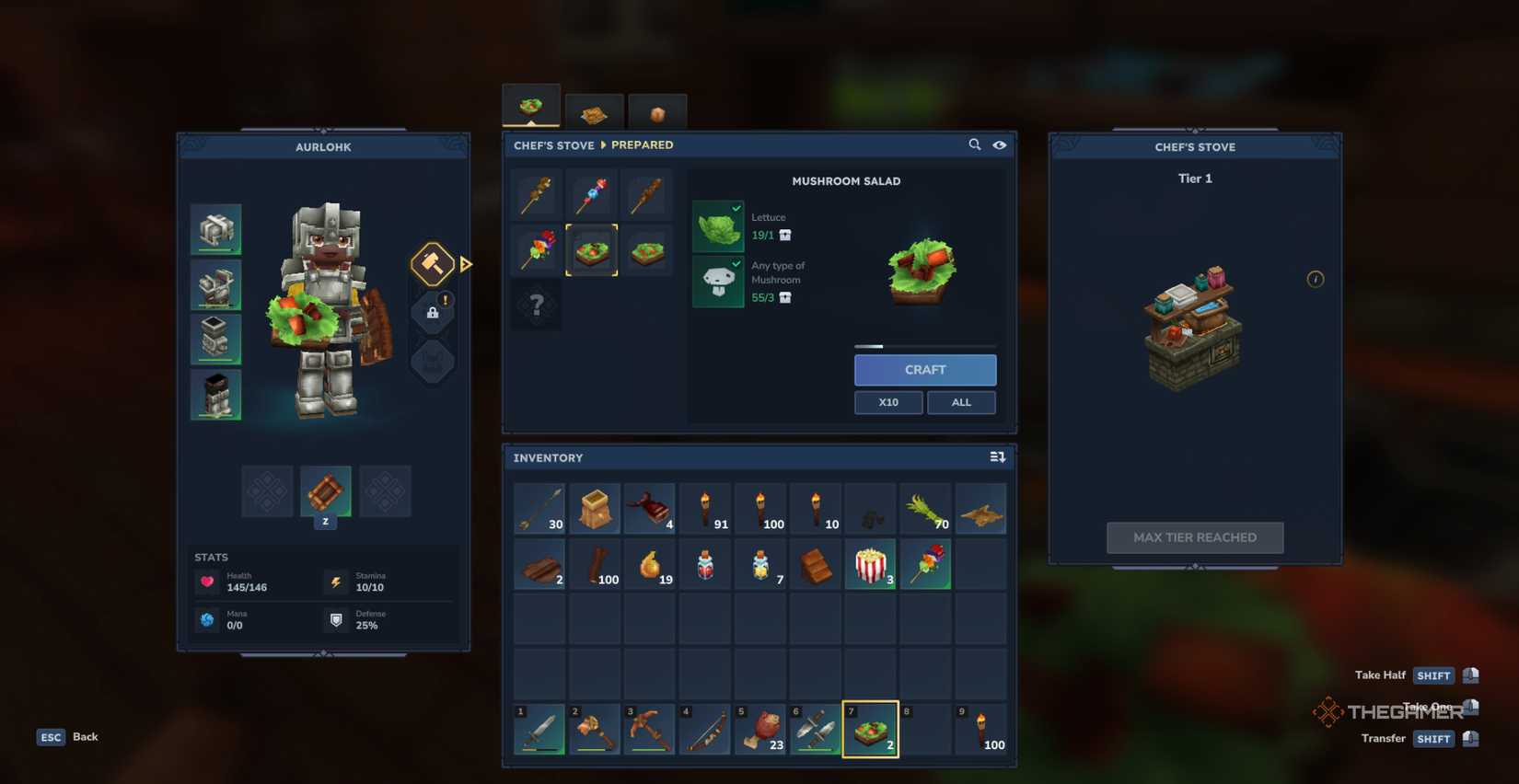Click the locked padlock icon with exclamation mark
Screen dimensions: 1519x784
coord(432,312)
